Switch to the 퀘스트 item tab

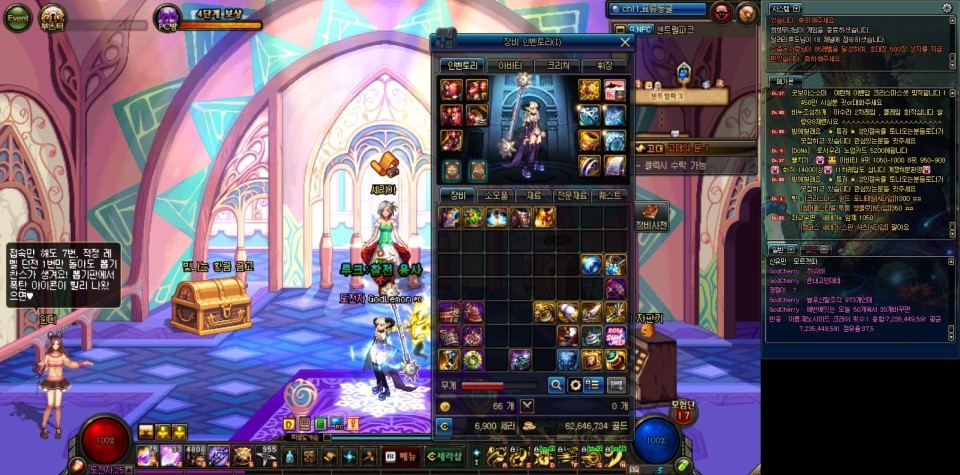[x=610, y=196]
